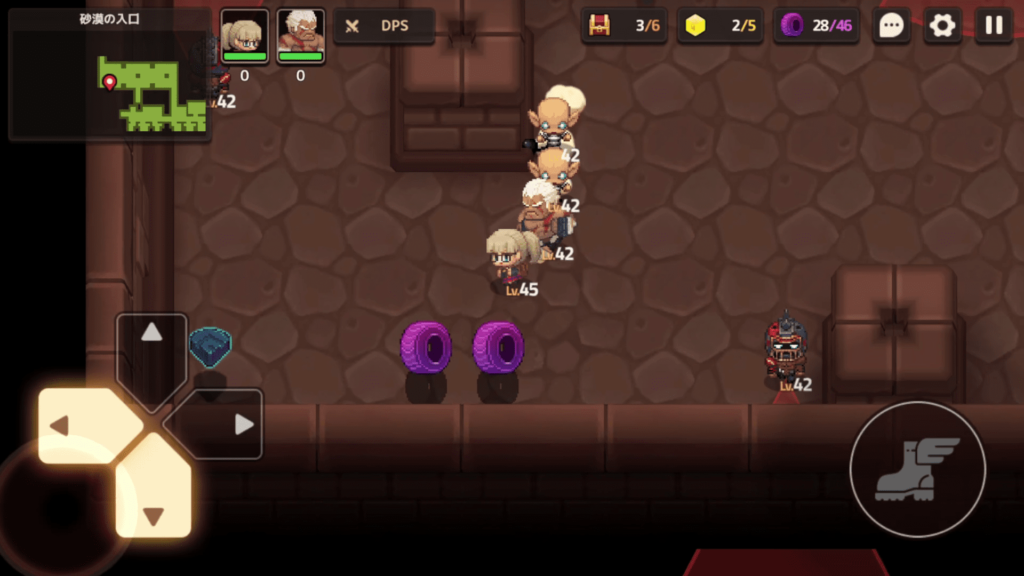Tap the right arrow on the d-pad
The height and width of the screenshot is (576, 1024).
tap(226, 425)
